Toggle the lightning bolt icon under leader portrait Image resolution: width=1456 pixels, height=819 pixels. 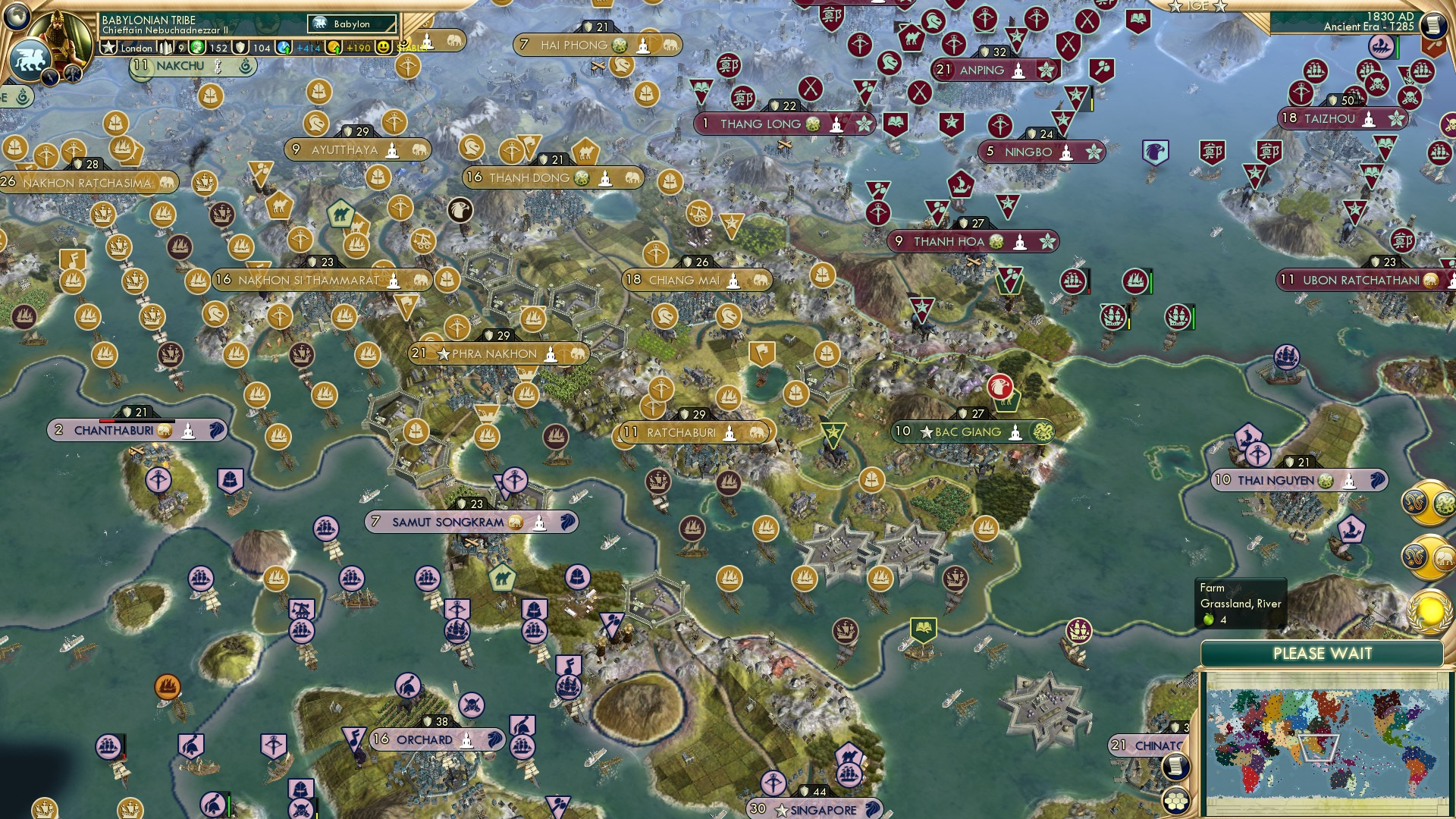[50, 79]
